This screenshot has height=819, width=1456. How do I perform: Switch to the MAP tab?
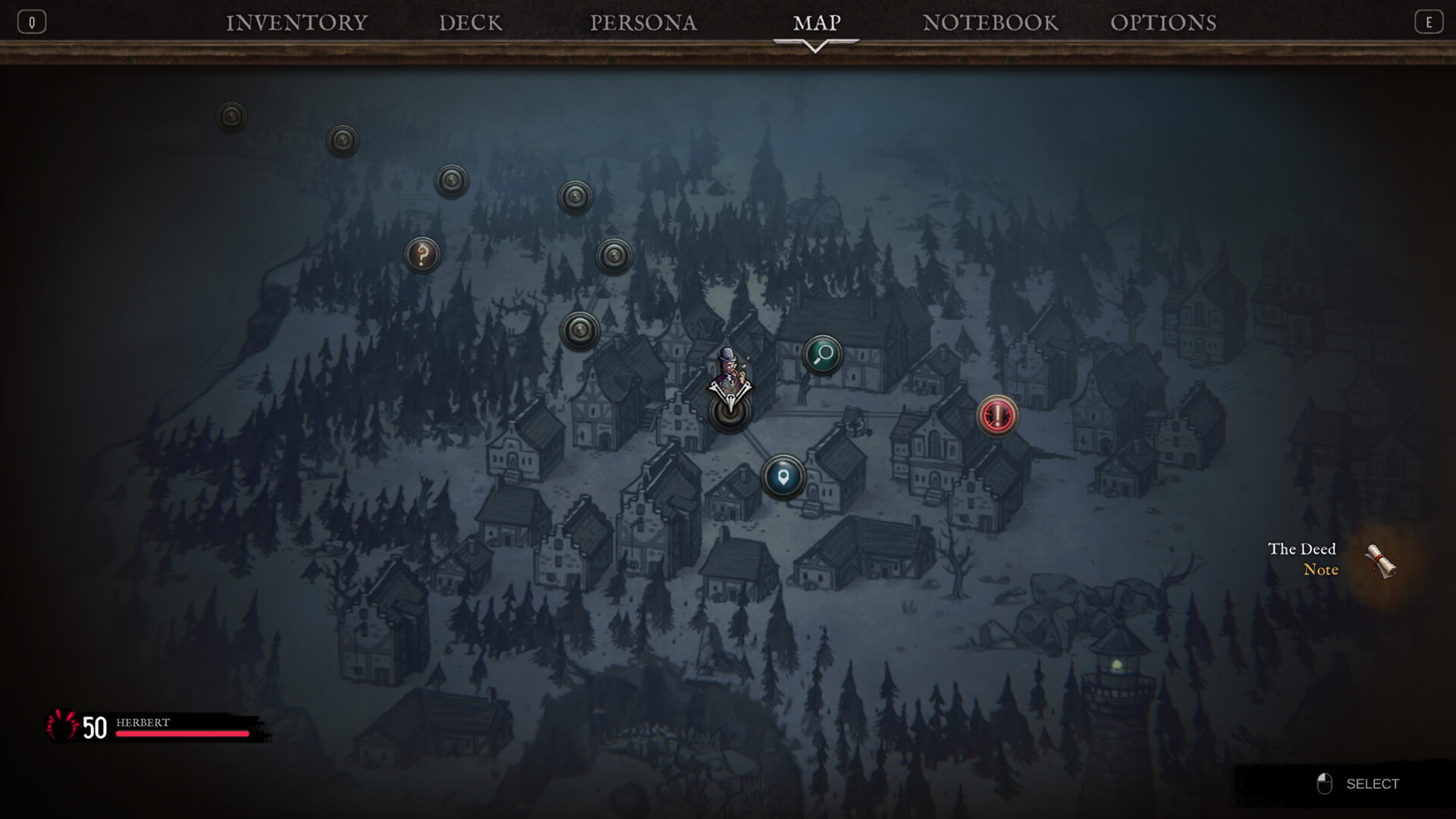815,22
